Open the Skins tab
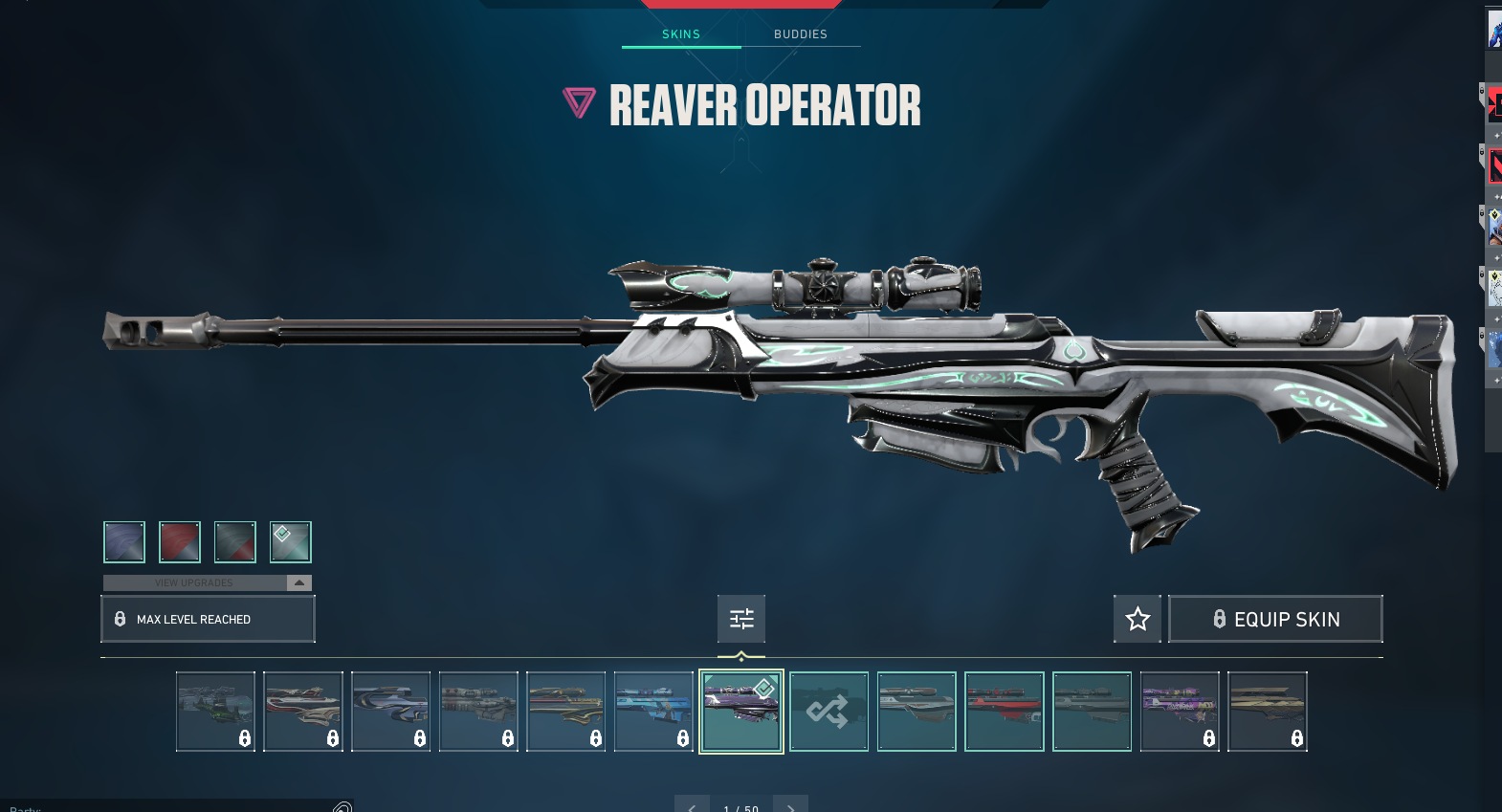Viewport: 1502px width, 812px height. [681, 34]
